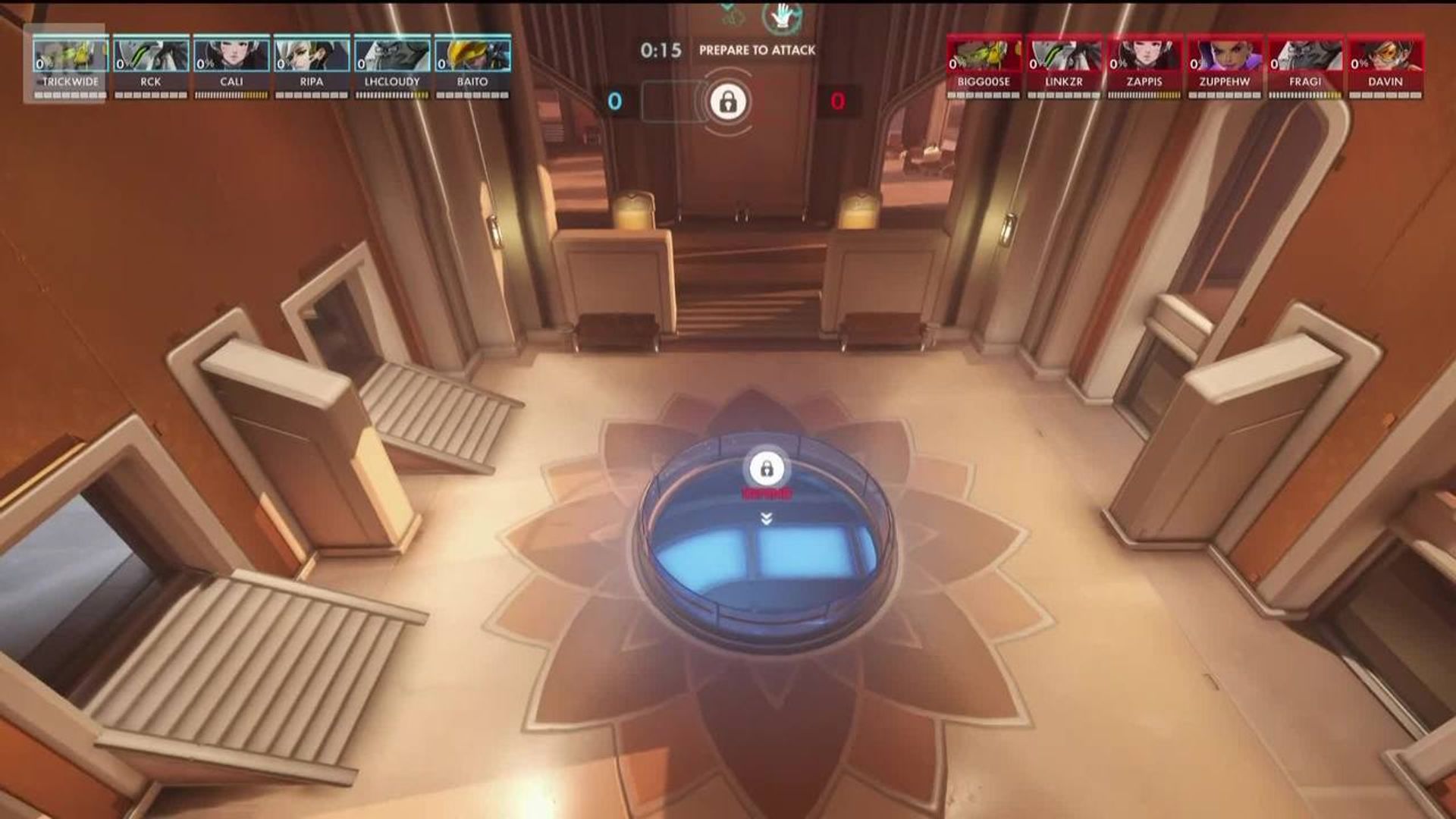Choose LINKZR's hero portrait
This screenshot has width=1456, height=819.
1064,56
